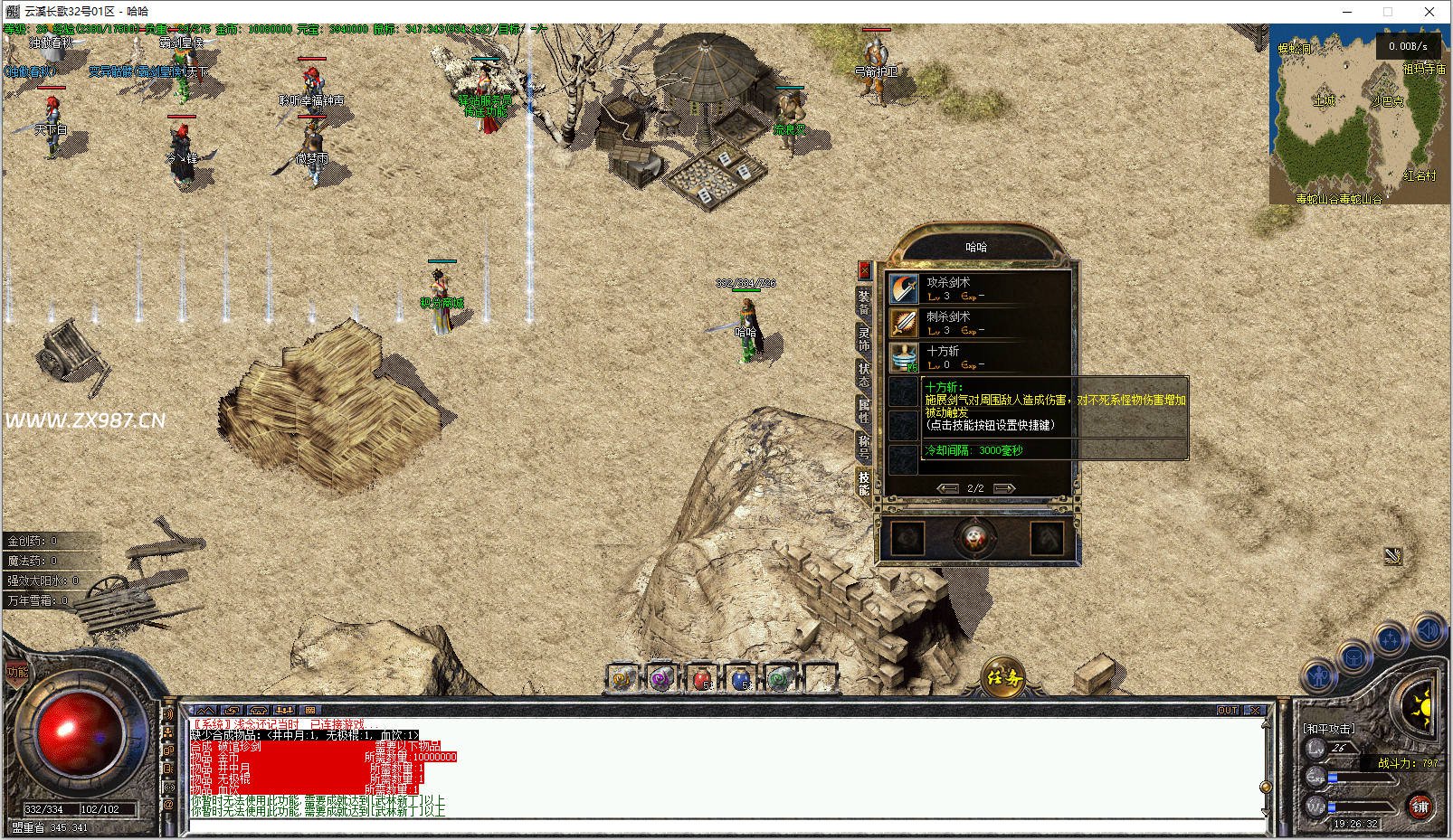Click the 十方斩 skill icon

(903, 357)
